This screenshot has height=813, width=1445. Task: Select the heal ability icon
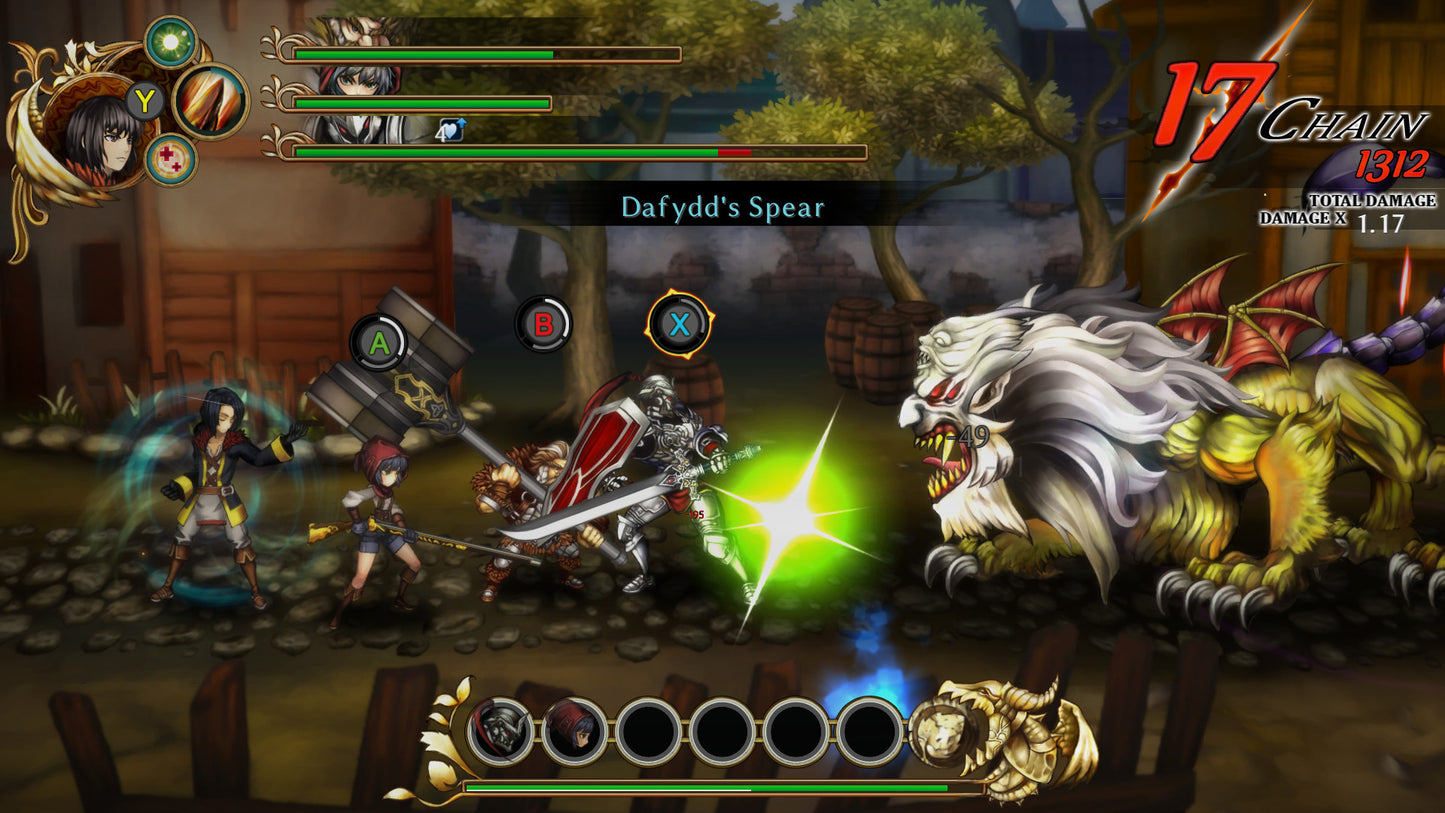[x=170, y=157]
